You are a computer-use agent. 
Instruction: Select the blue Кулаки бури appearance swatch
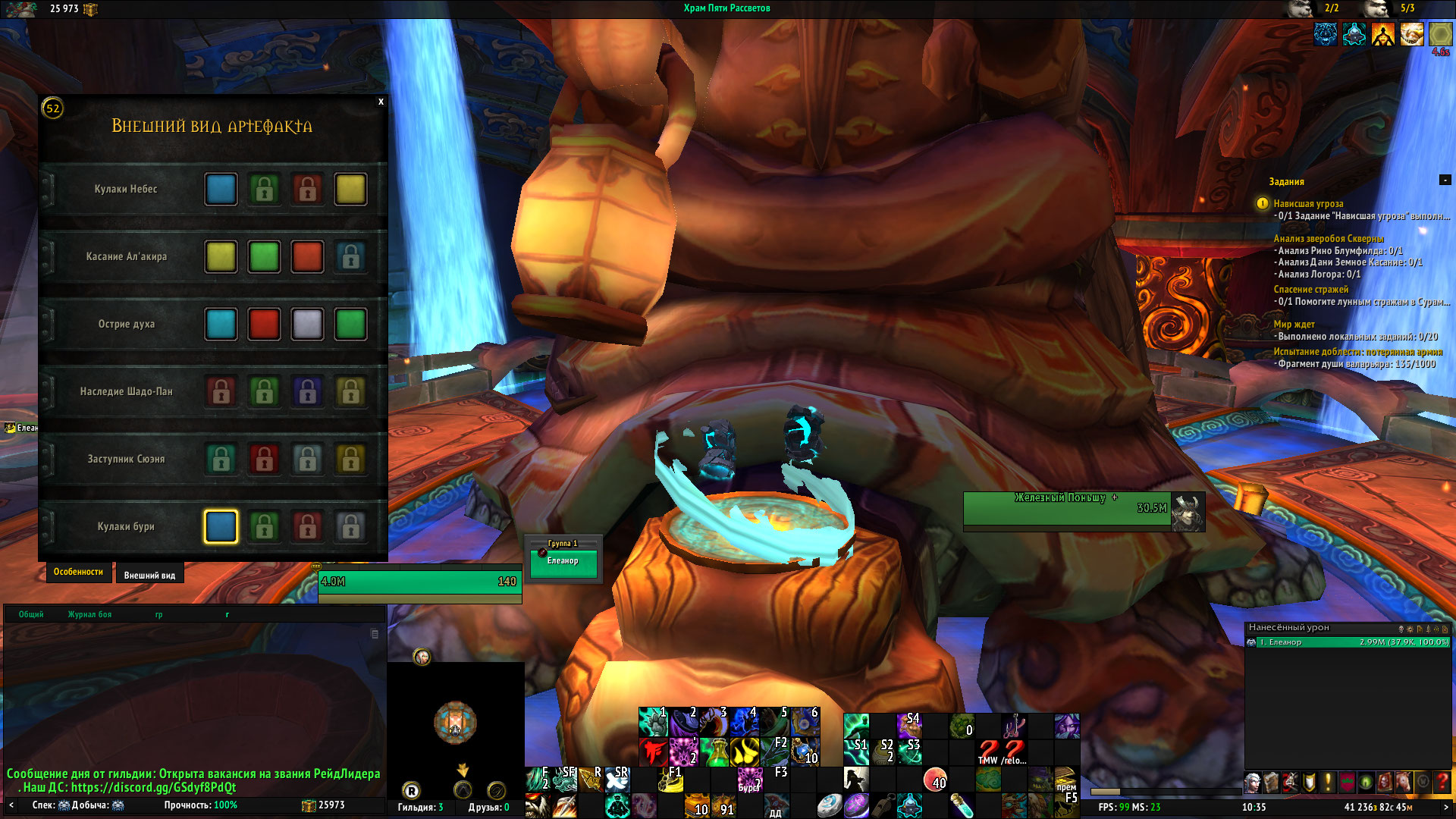click(x=221, y=527)
